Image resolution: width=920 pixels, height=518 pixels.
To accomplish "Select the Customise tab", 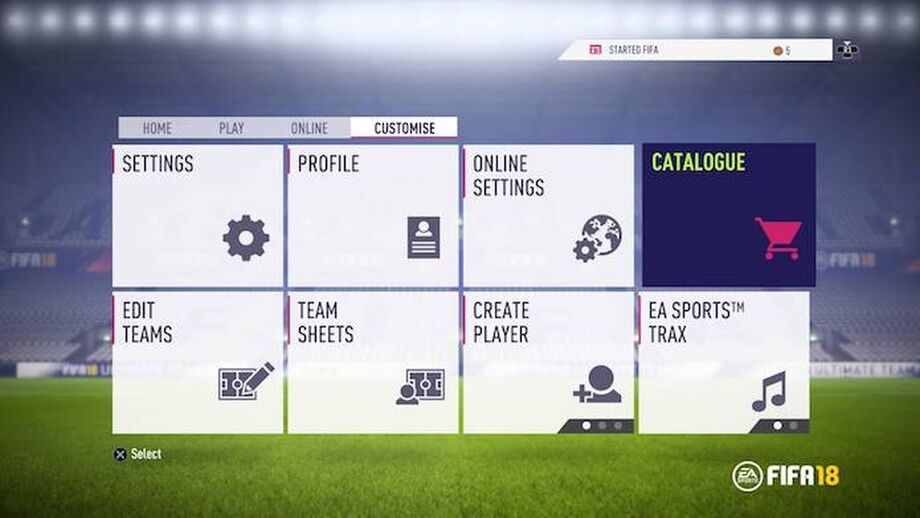I will (404, 128).
